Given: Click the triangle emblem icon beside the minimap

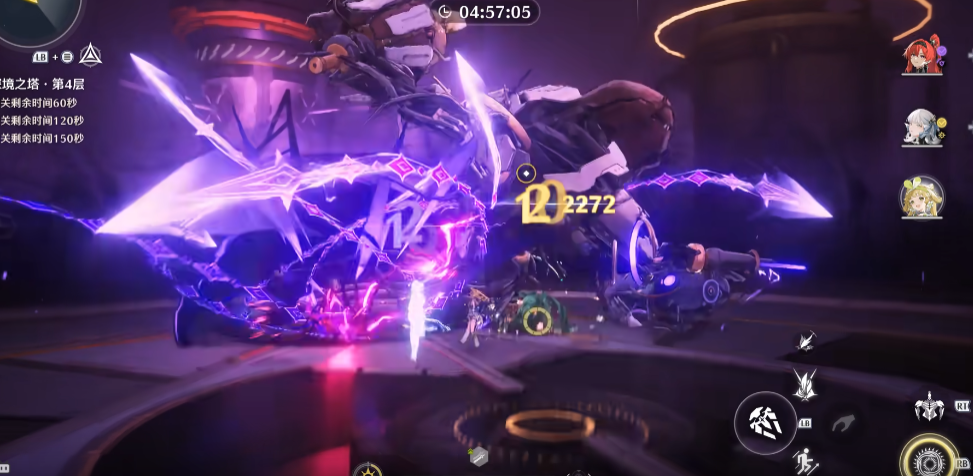Looking at the screenshot, I should click(x=89, y=54).
